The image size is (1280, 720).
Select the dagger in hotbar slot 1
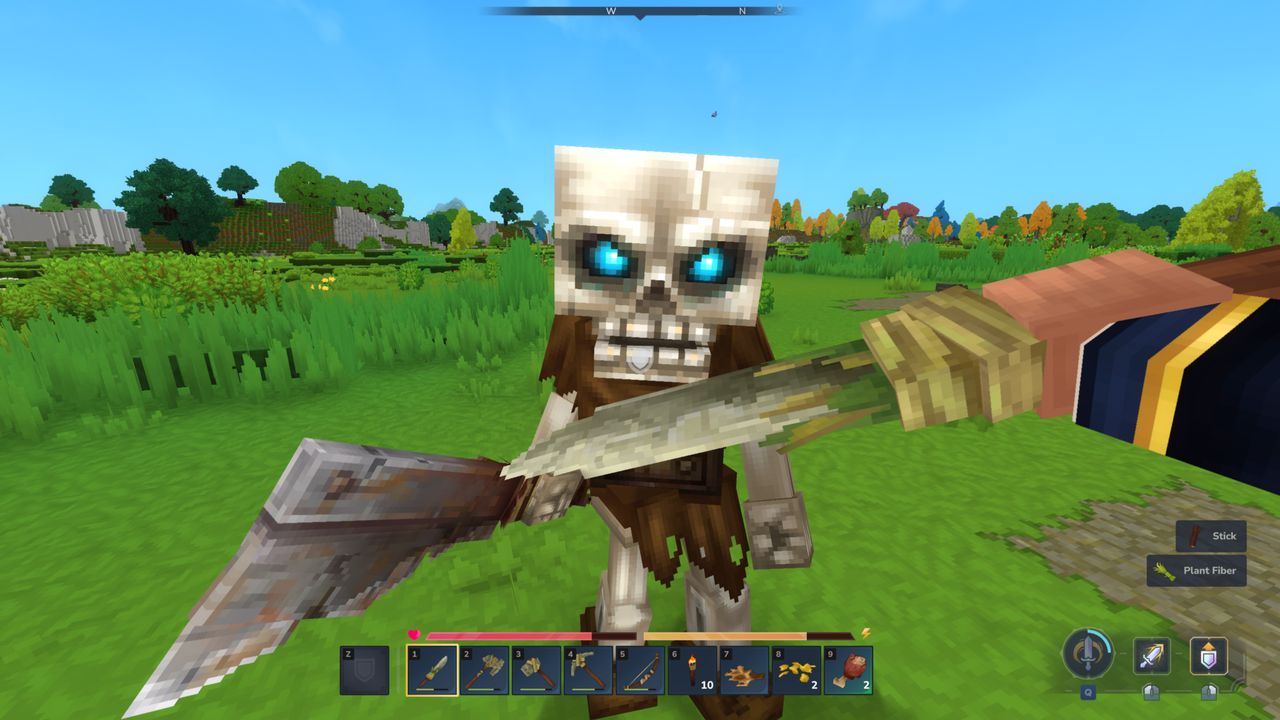pyautogui.click(x=433, y=670)
